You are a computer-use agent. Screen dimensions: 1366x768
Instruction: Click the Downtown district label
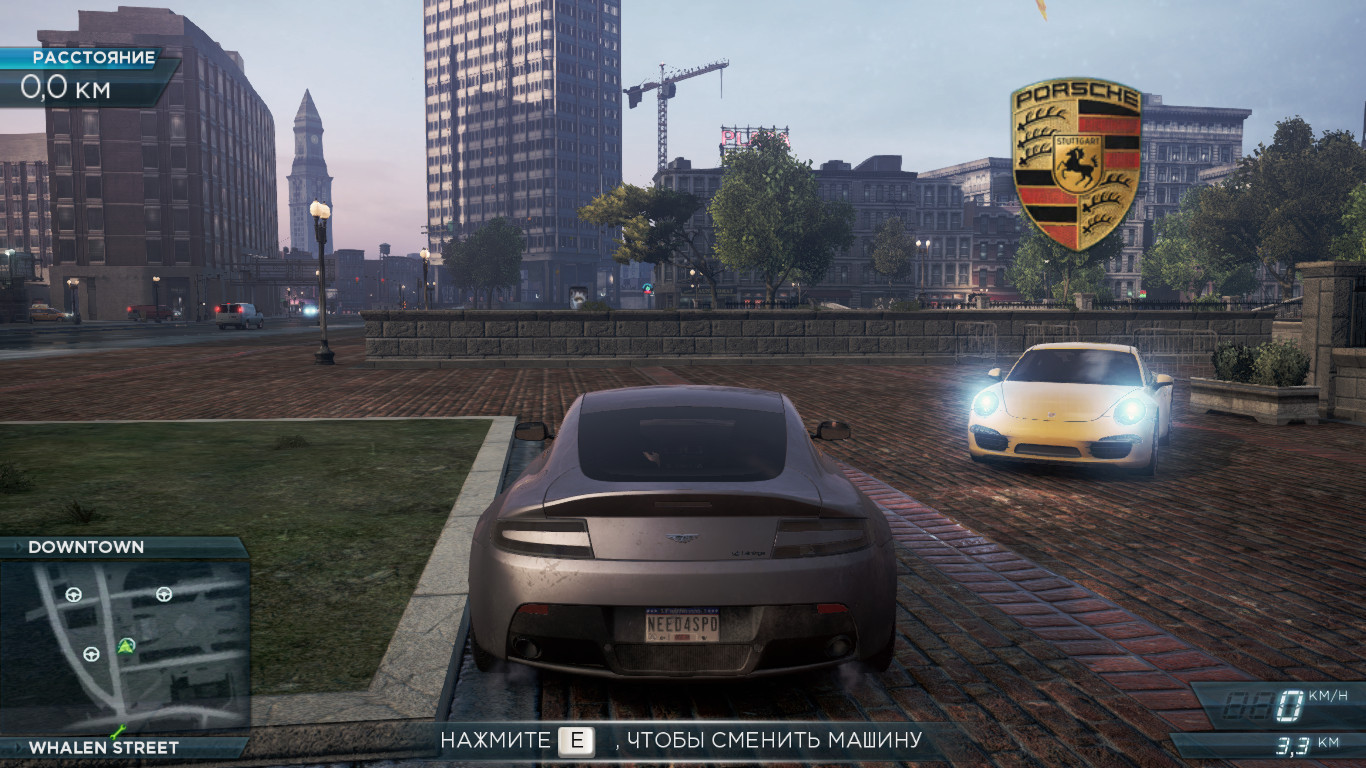[x=86, y=547]
